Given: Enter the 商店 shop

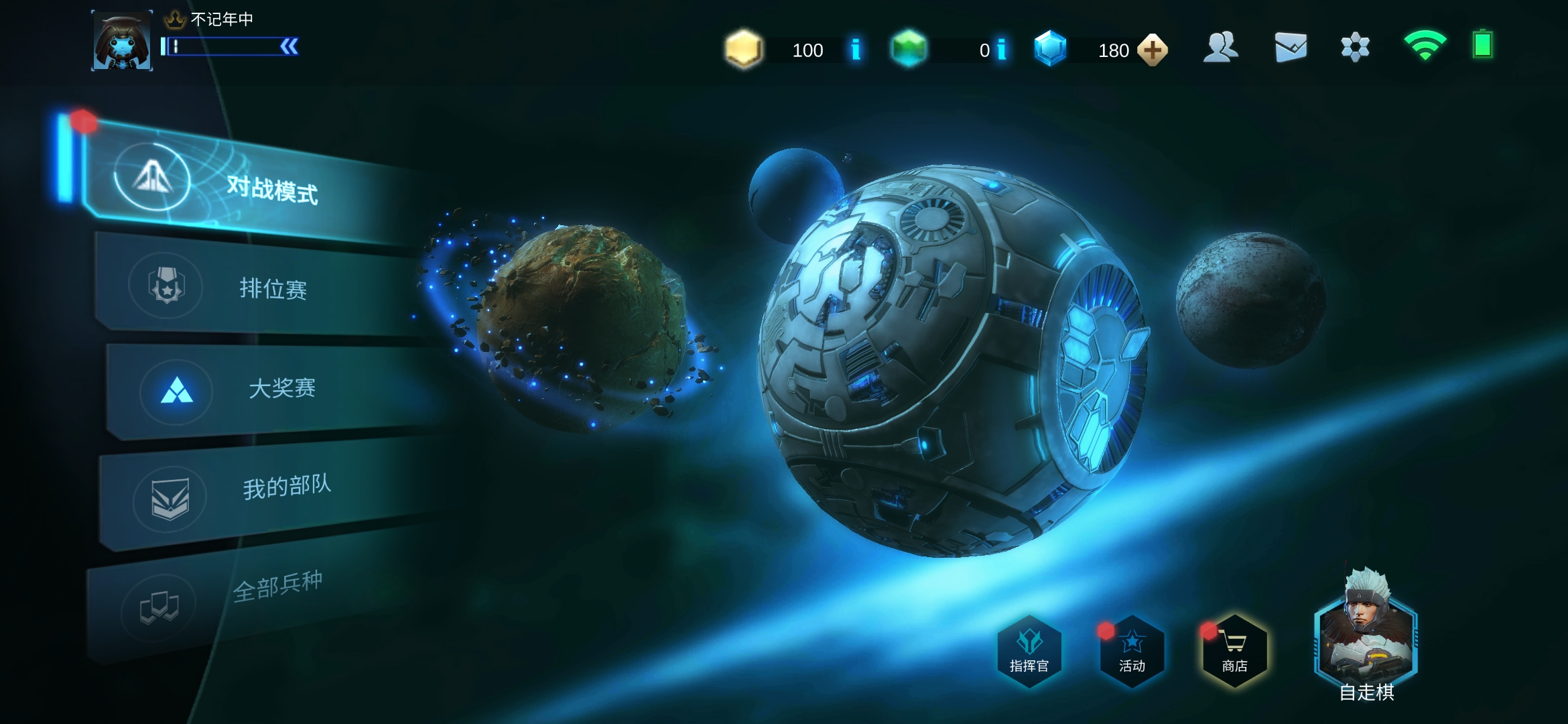Looking at the screenshot, I should (x=1234, y=651).
